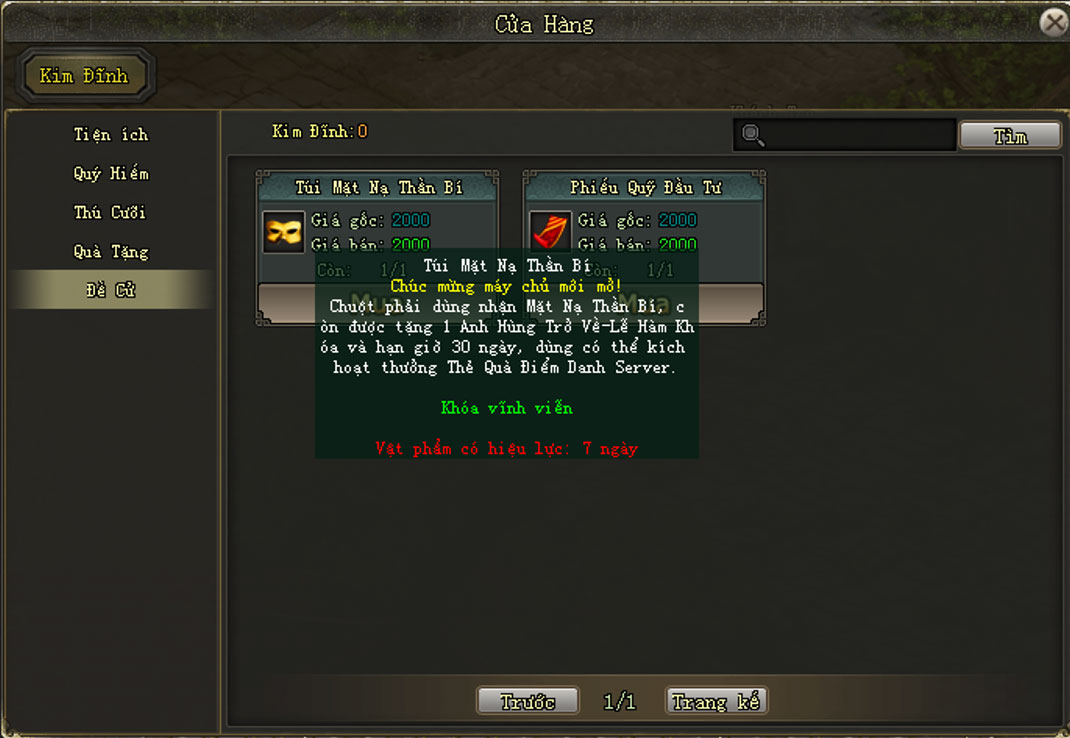
Task: Select the golden mask item icon
Action: [x=284, y=232]
